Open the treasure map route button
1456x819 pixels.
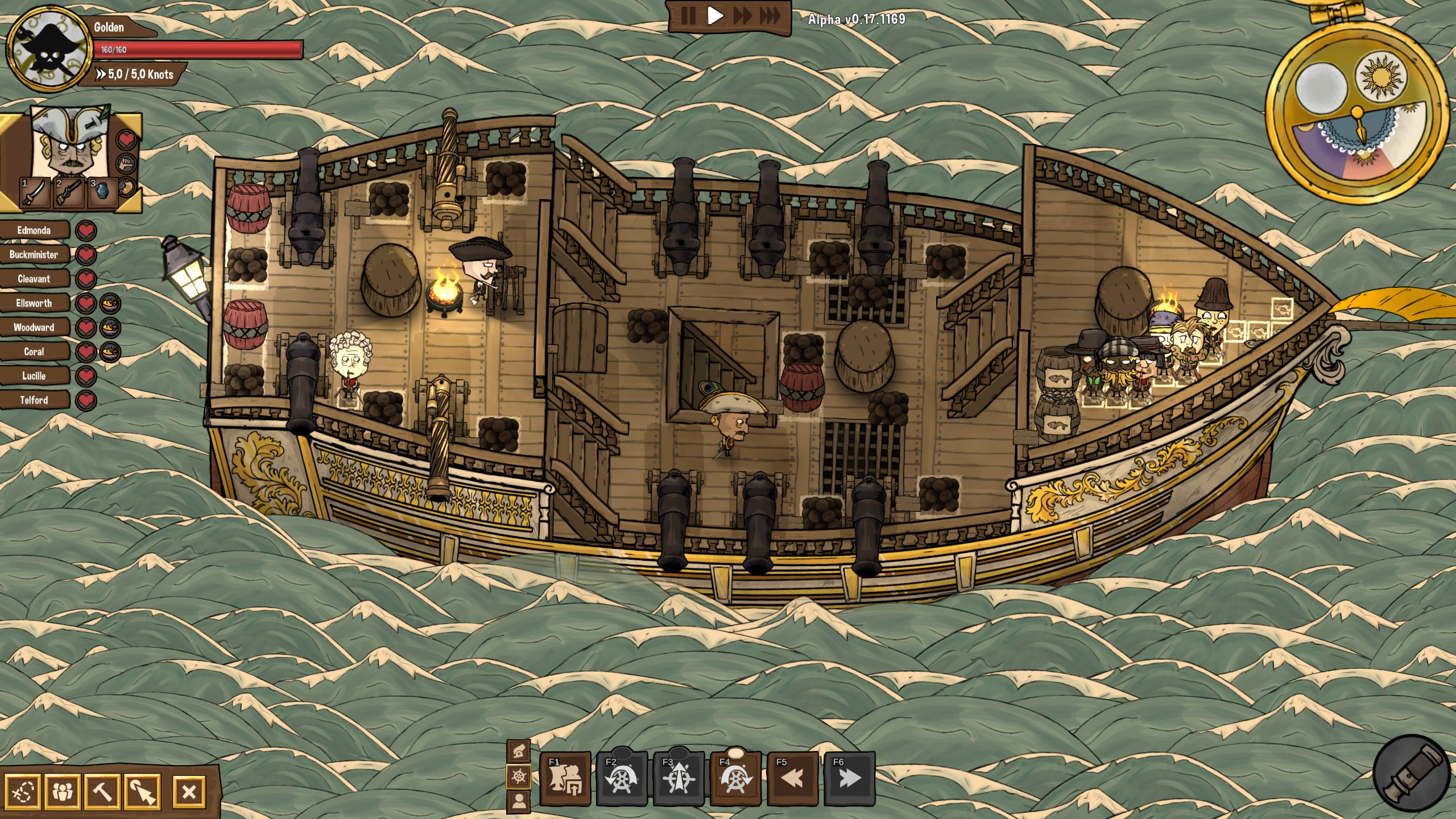tap(23, 791)
